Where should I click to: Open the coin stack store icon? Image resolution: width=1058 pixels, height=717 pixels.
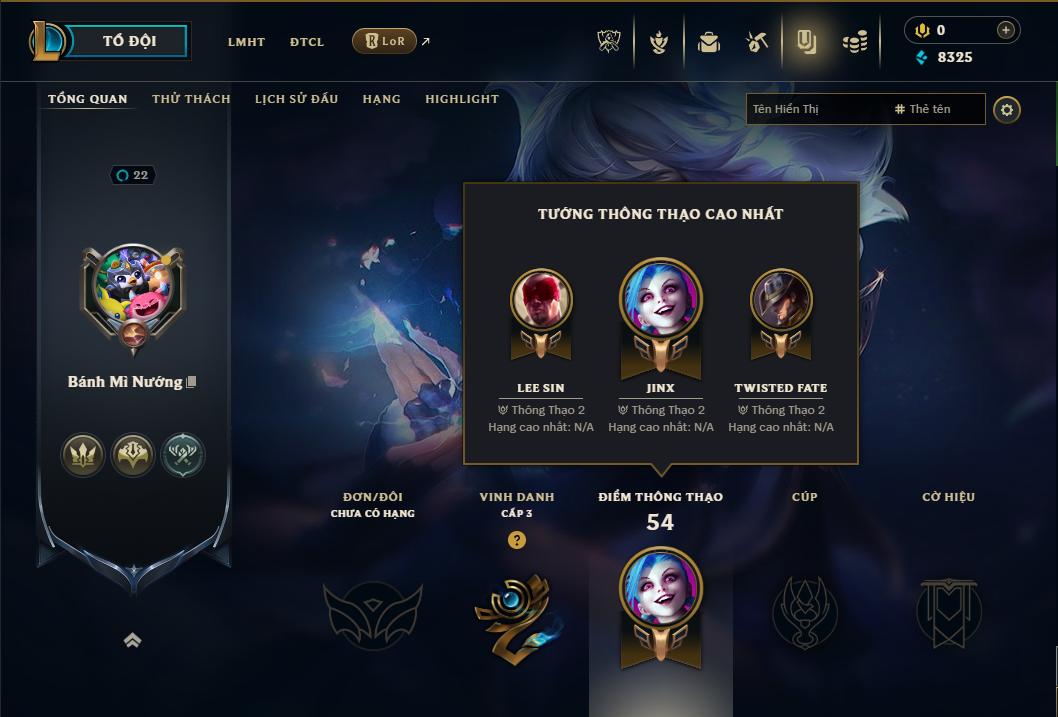[854, 42]
